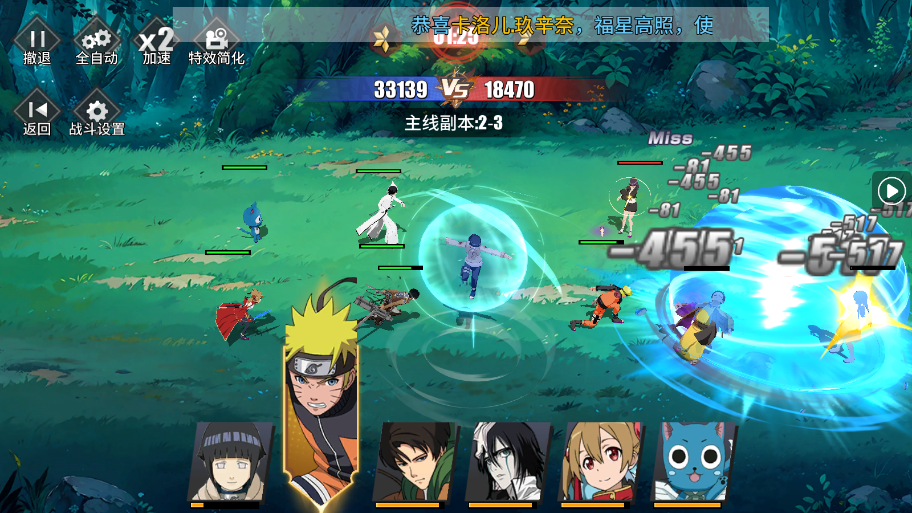Toggle the x2 加速 speed-up button
The height and width of the screenshot is (513, 912).
[x=156, y=41]
